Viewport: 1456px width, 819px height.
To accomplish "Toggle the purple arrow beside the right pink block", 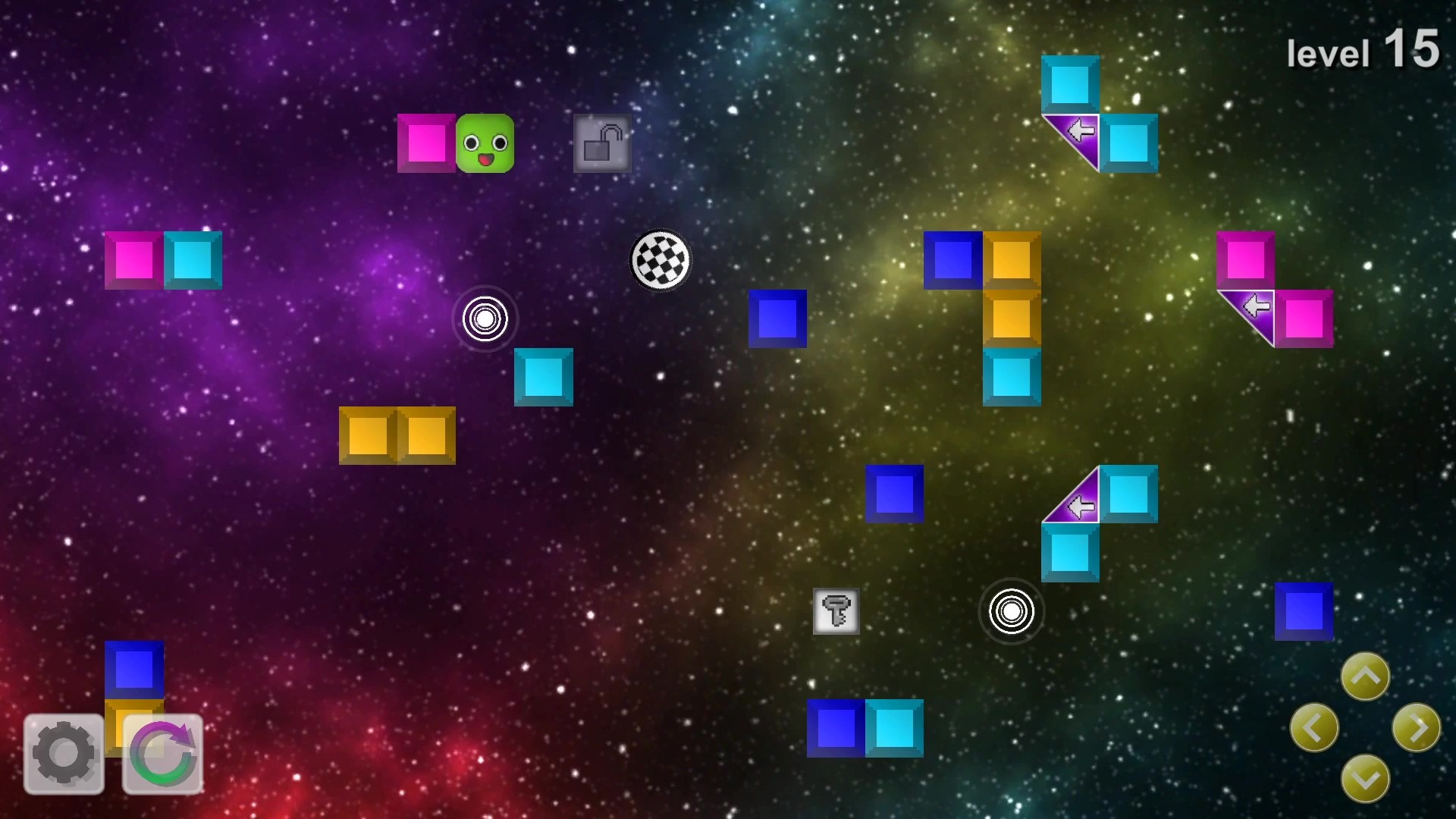I will [1255, 306].
